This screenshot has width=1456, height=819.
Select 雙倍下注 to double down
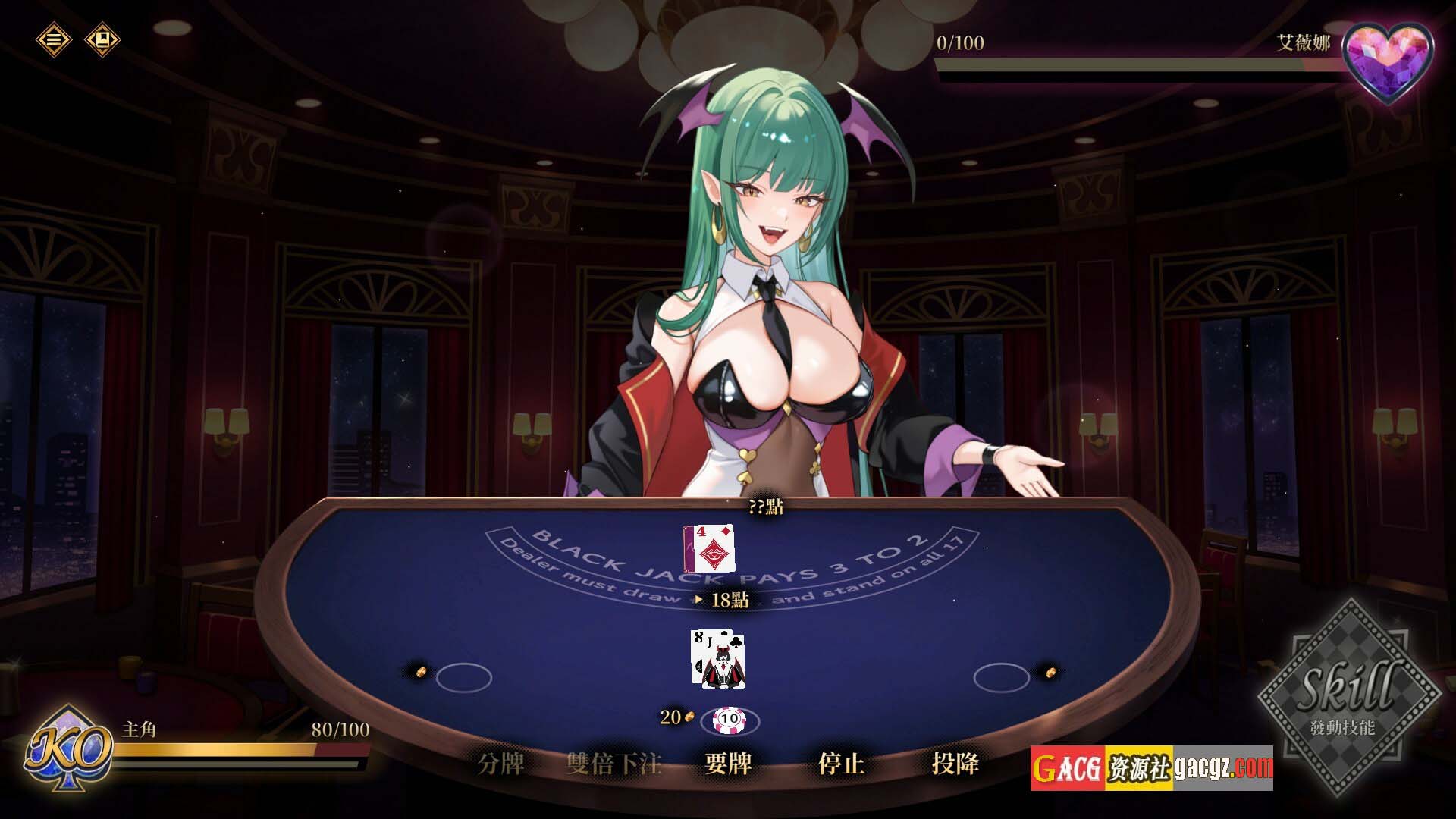[614, 764]
